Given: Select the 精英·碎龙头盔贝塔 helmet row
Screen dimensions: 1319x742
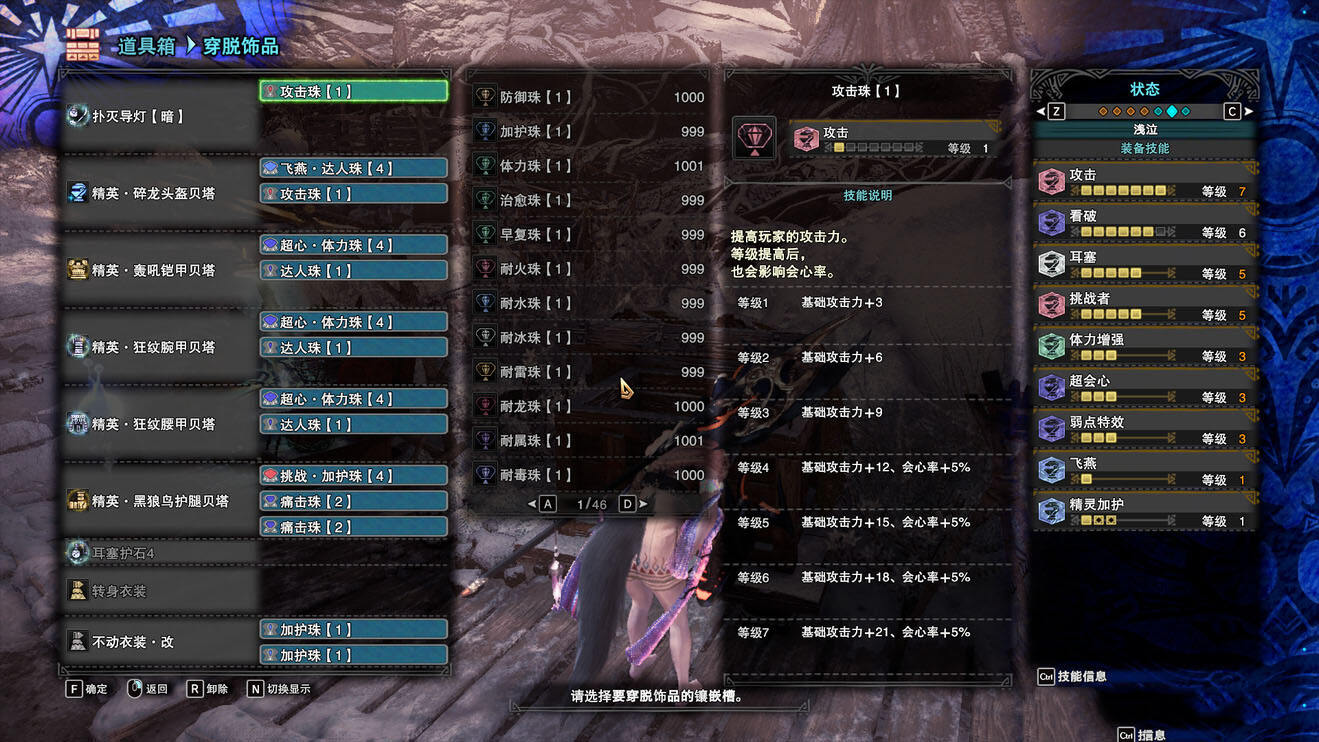Looking at the screenshot, I should (x=160, y=193).
